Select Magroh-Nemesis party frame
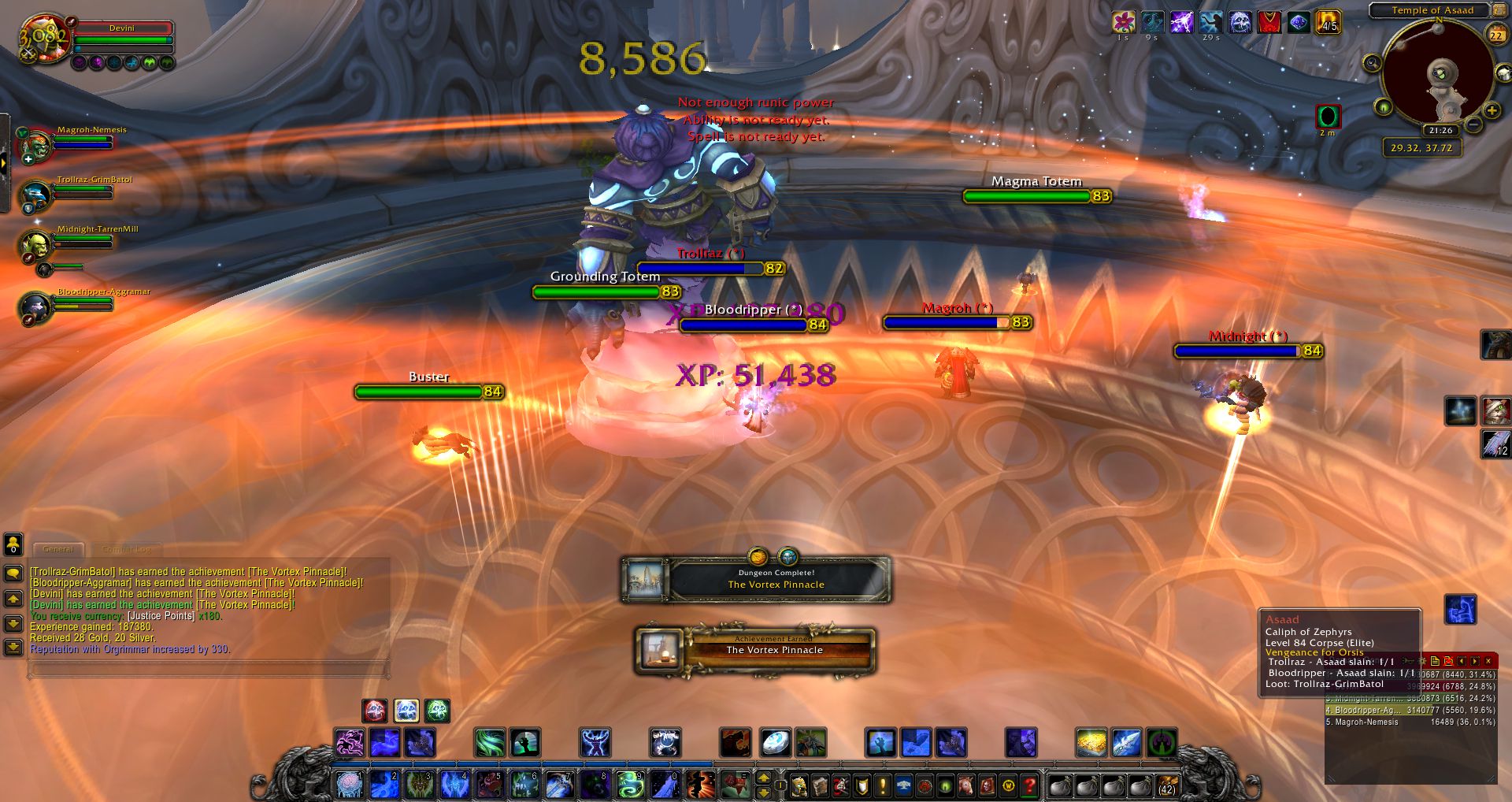Image resolution: width=1512 pixels, height=802 pixels. click(37, 146)
